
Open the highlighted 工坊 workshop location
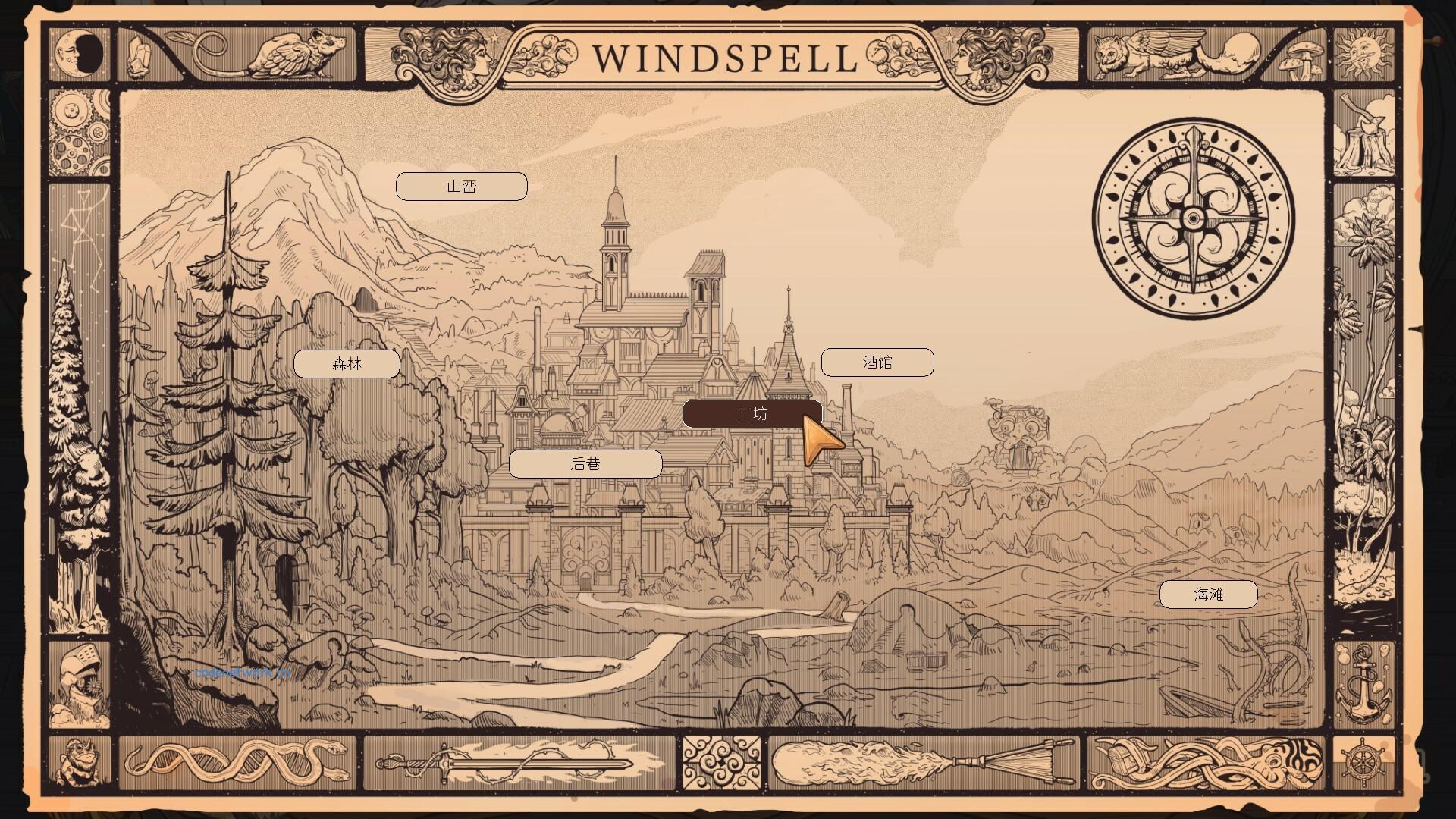(x=752, y=413)
